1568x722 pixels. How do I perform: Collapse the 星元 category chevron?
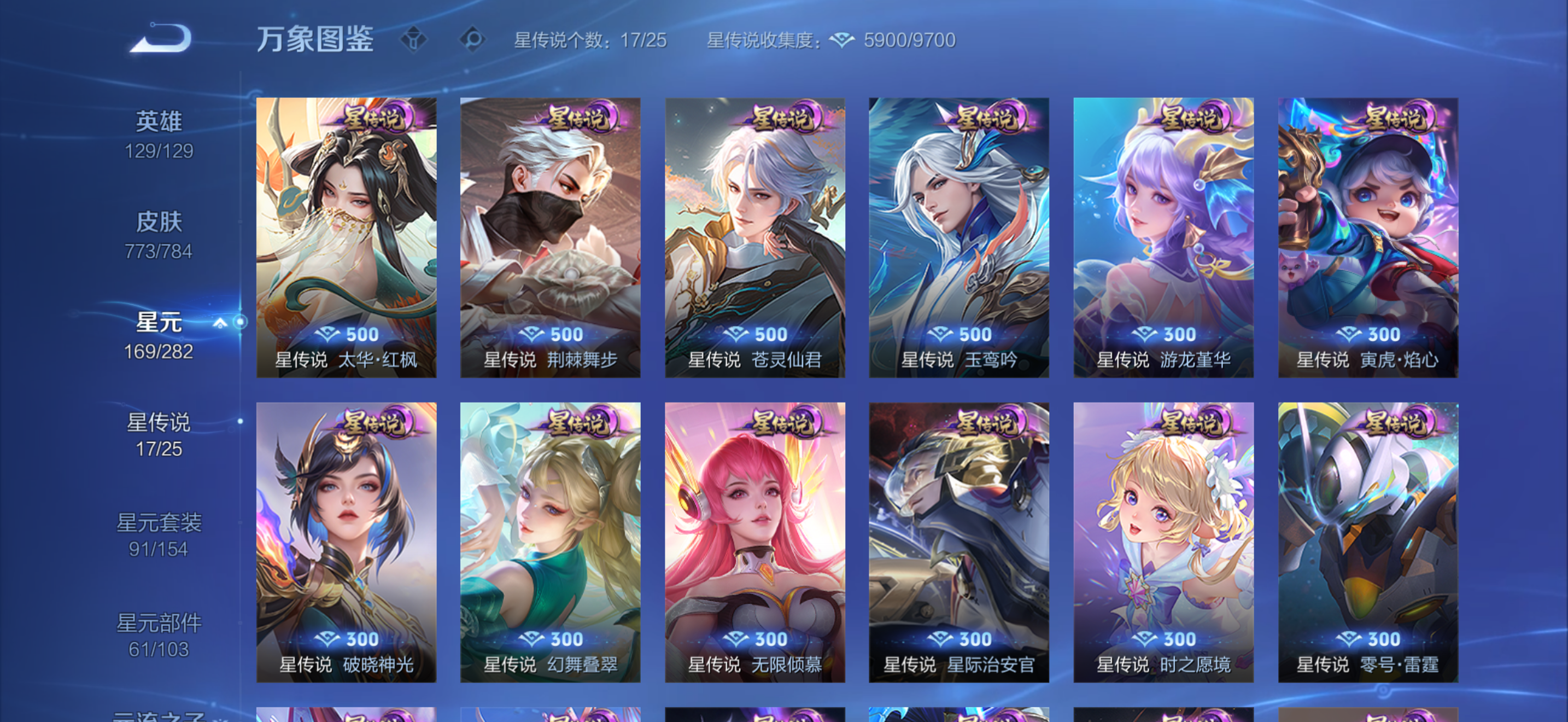pos(220,323)
